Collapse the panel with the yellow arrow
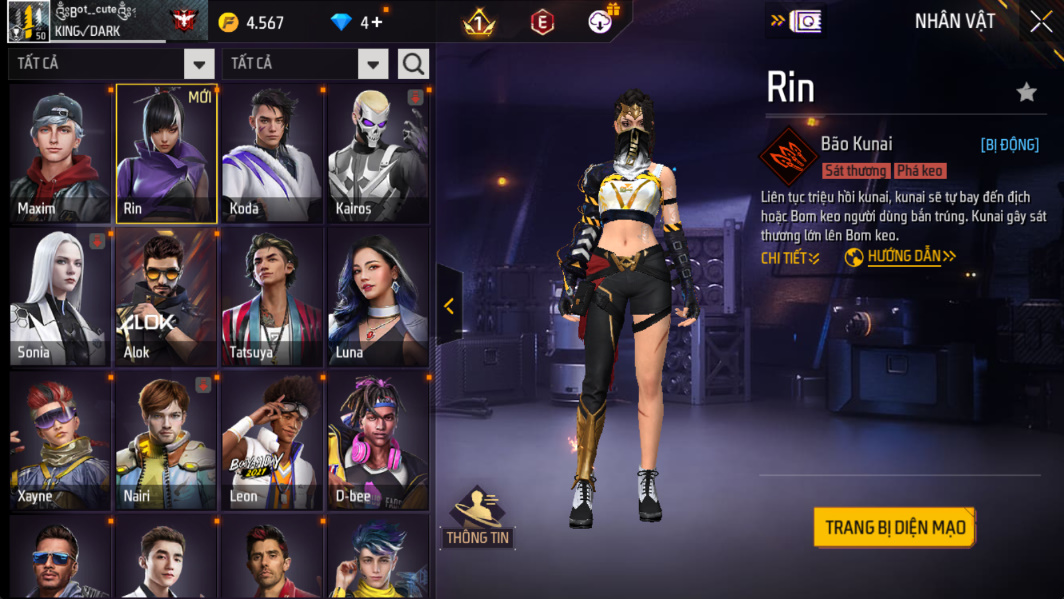 (x=449, y=306)
